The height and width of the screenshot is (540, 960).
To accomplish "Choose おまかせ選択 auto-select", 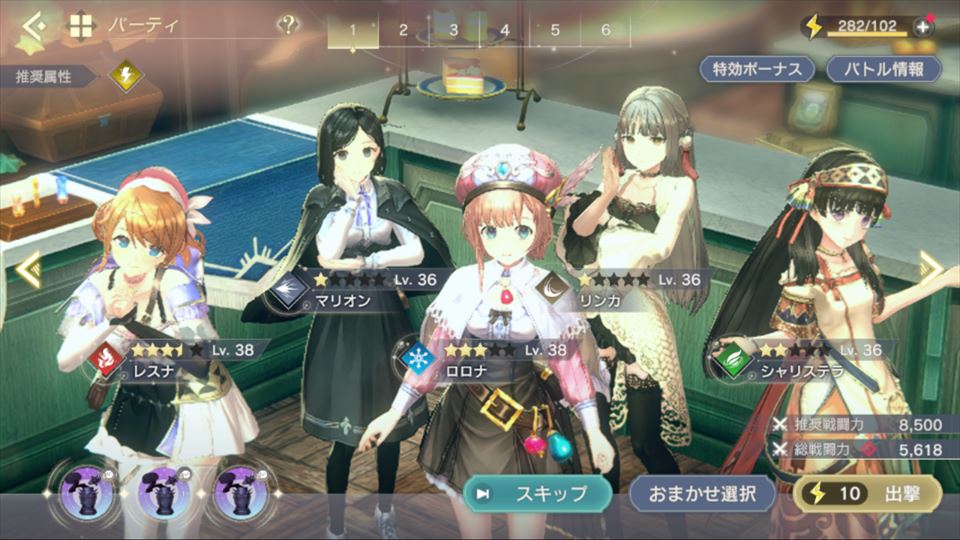I will pyautogui.click(x=703, y=493).
